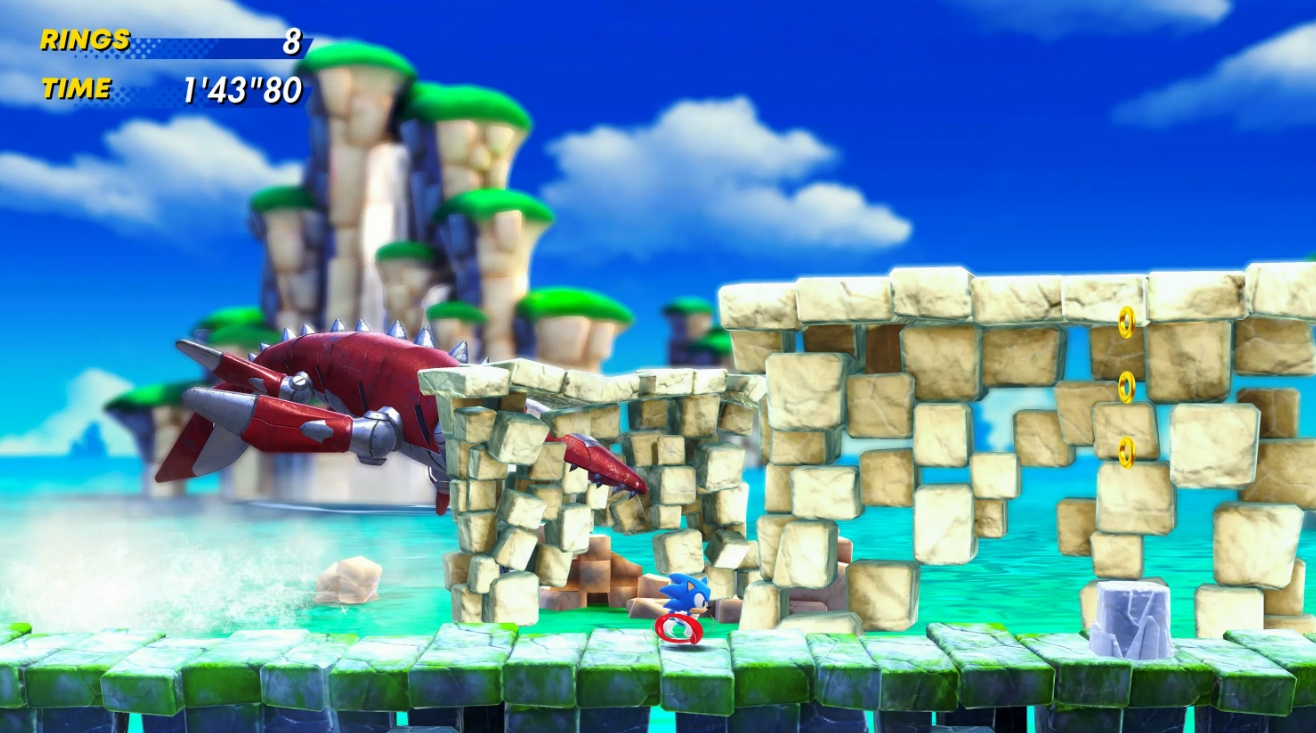Select the timer value 1'43"80
The image size is (1316, 733).
[240, 88]
